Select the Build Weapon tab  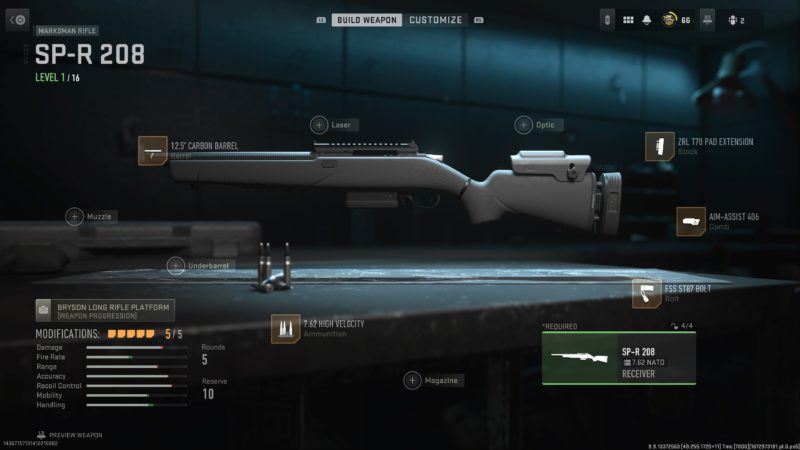coord(367,19)
